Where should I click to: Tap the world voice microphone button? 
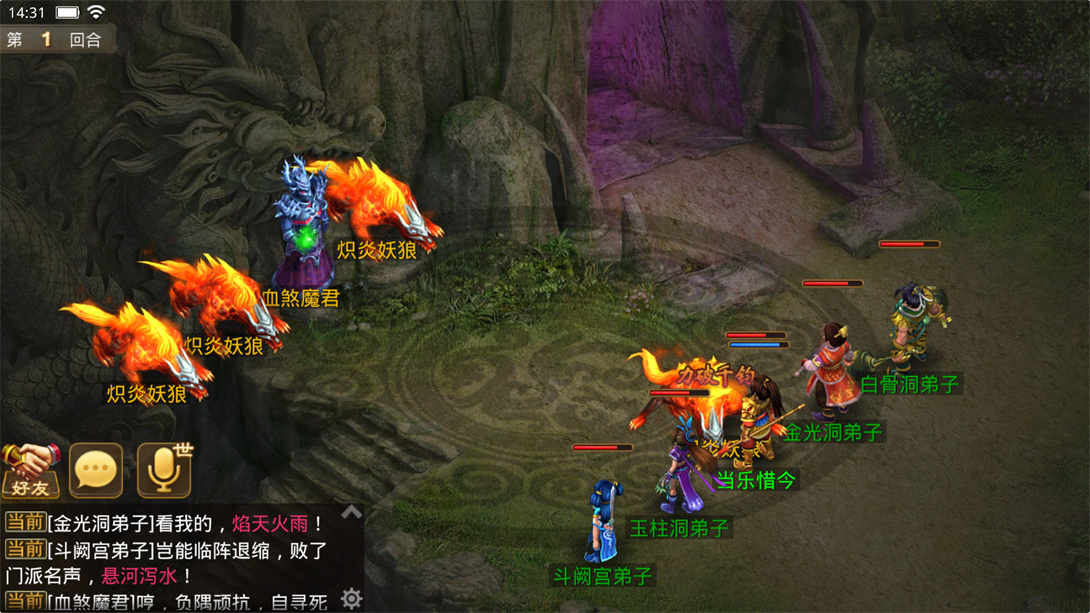point(164,470)
